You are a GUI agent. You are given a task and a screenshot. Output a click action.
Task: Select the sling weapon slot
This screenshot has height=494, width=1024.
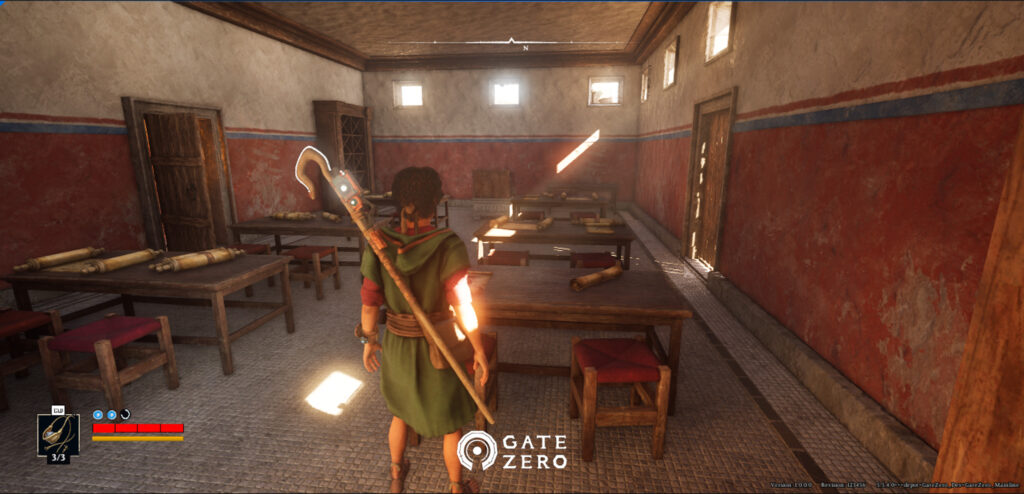point(58,436)
